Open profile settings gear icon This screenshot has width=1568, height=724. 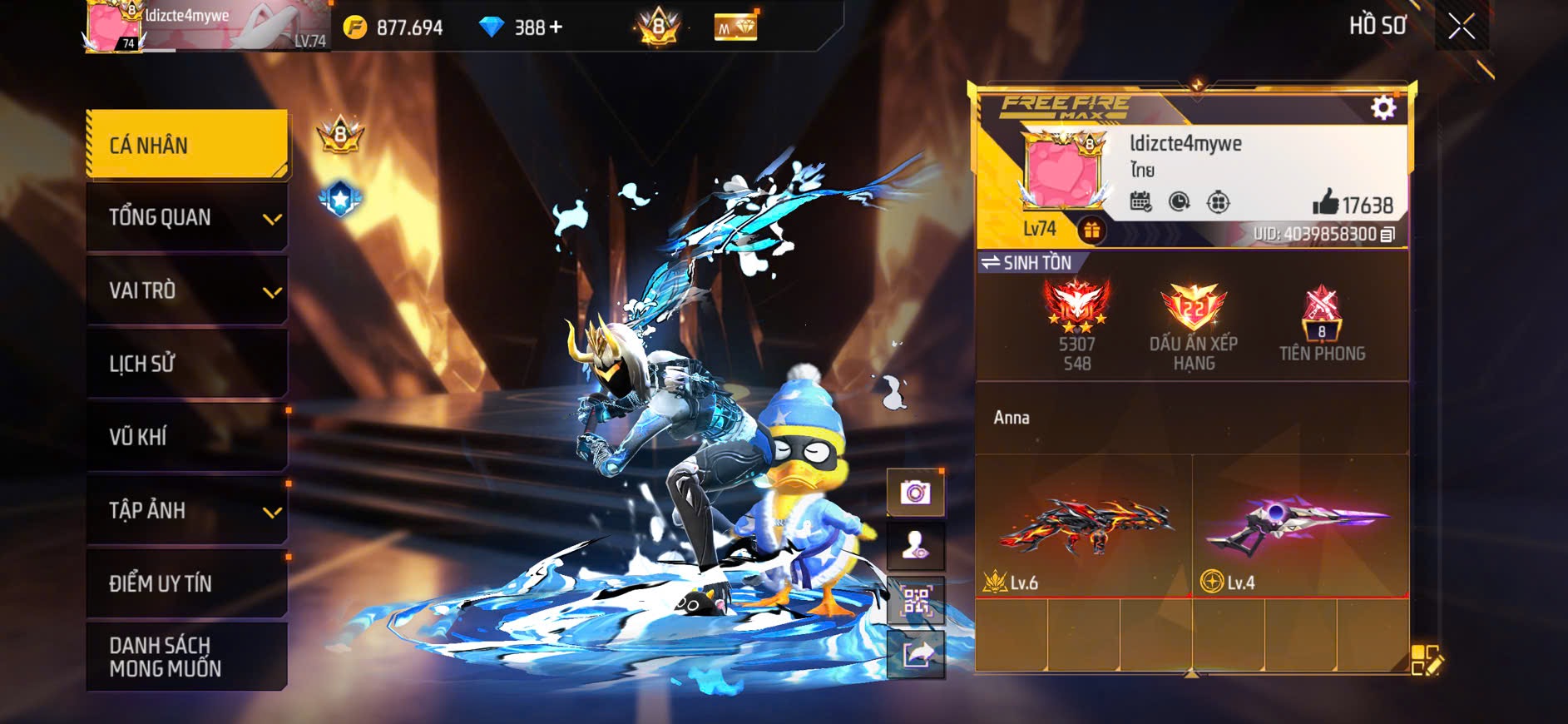click(1383, 107)
